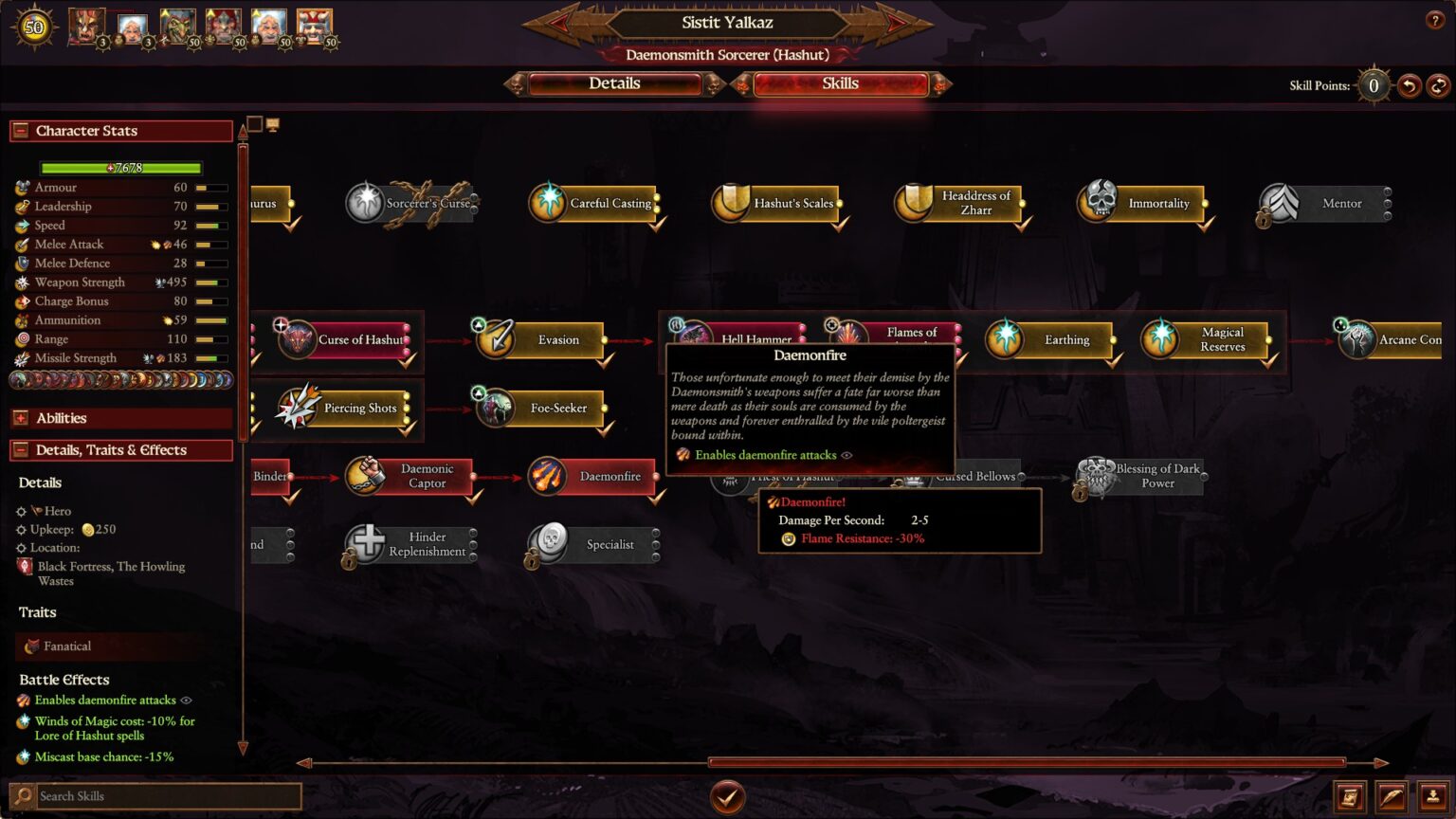Collapse the Character Stats panel
Image resolution: width=1456 pixels, height=819 pixels.
23,131
